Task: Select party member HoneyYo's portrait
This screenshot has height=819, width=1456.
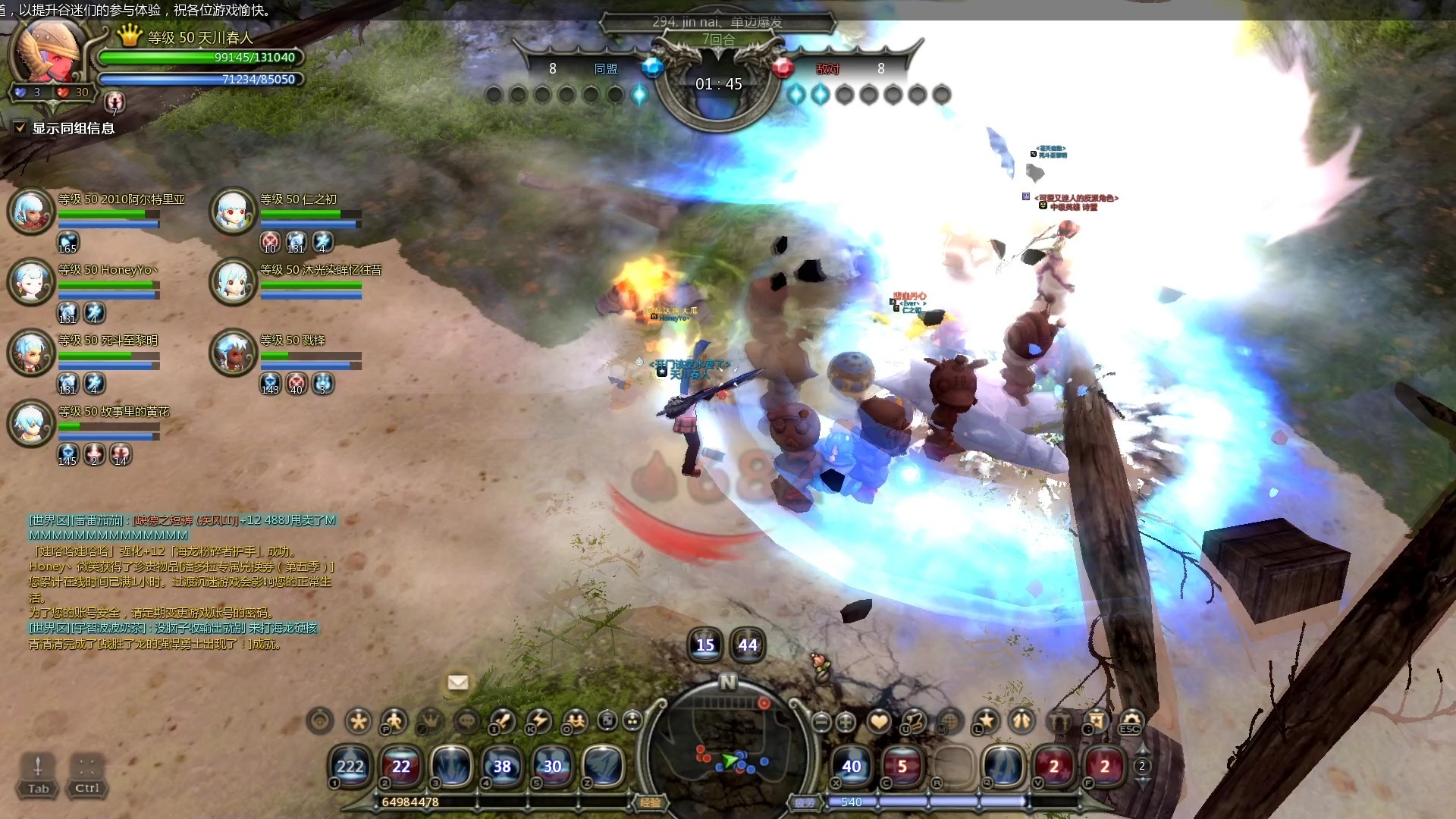Action: pos(31,281)
